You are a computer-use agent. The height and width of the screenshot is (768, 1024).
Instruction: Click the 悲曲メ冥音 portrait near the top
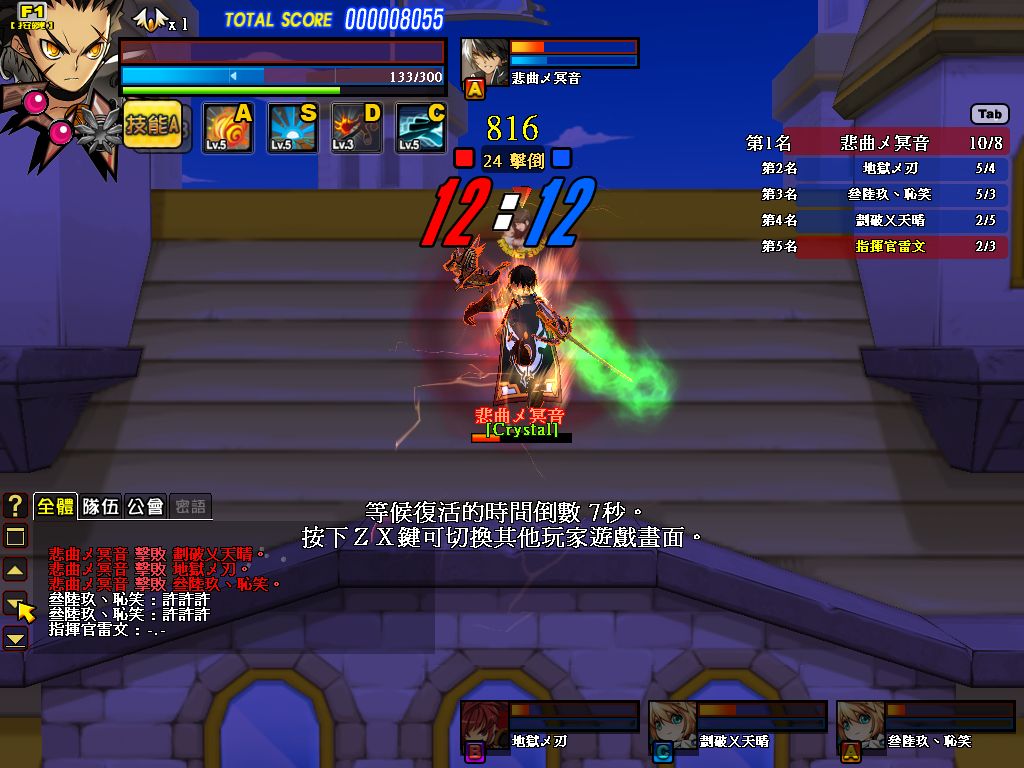(x=485, y=60)
